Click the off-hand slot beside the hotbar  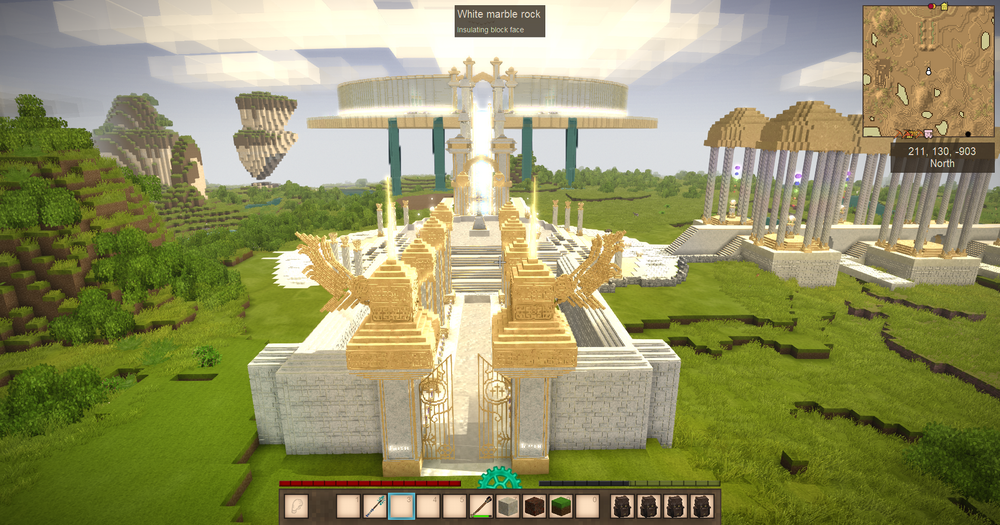coord(297,507)
